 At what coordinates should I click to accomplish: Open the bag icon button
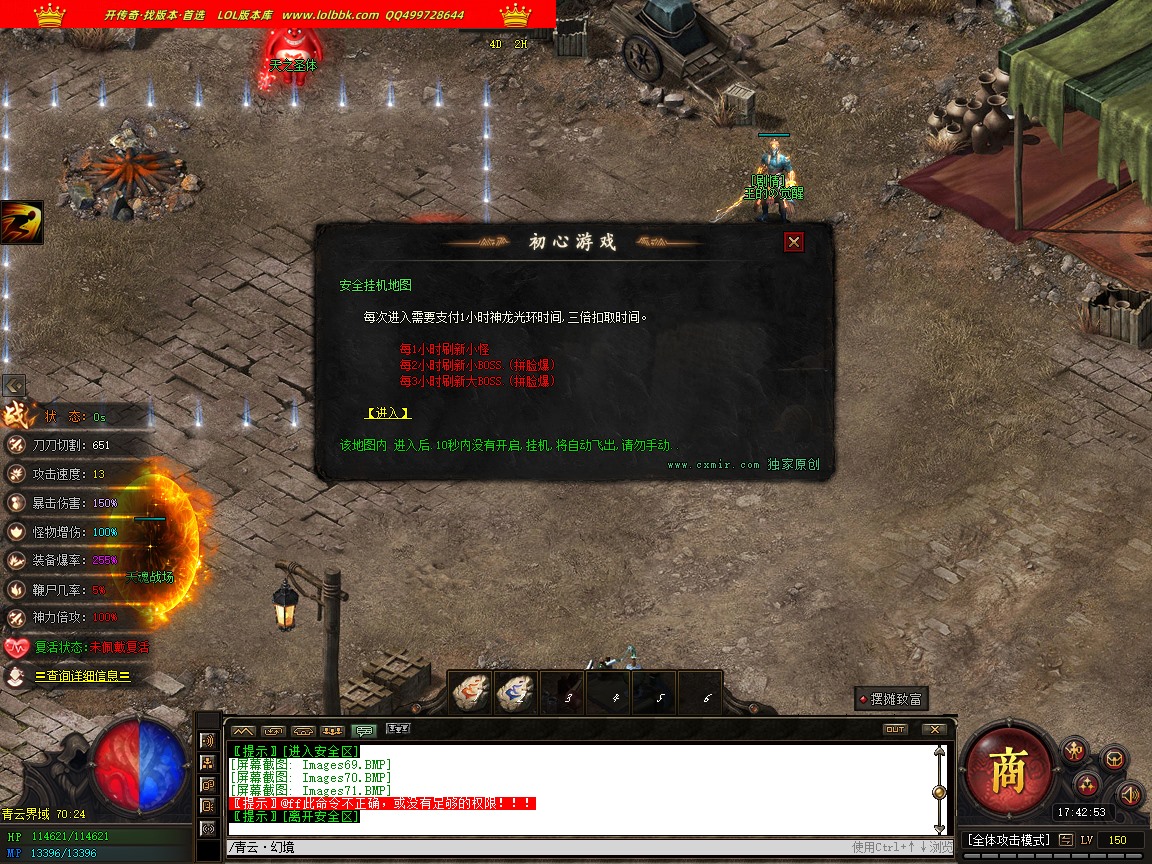[1114, 759]
